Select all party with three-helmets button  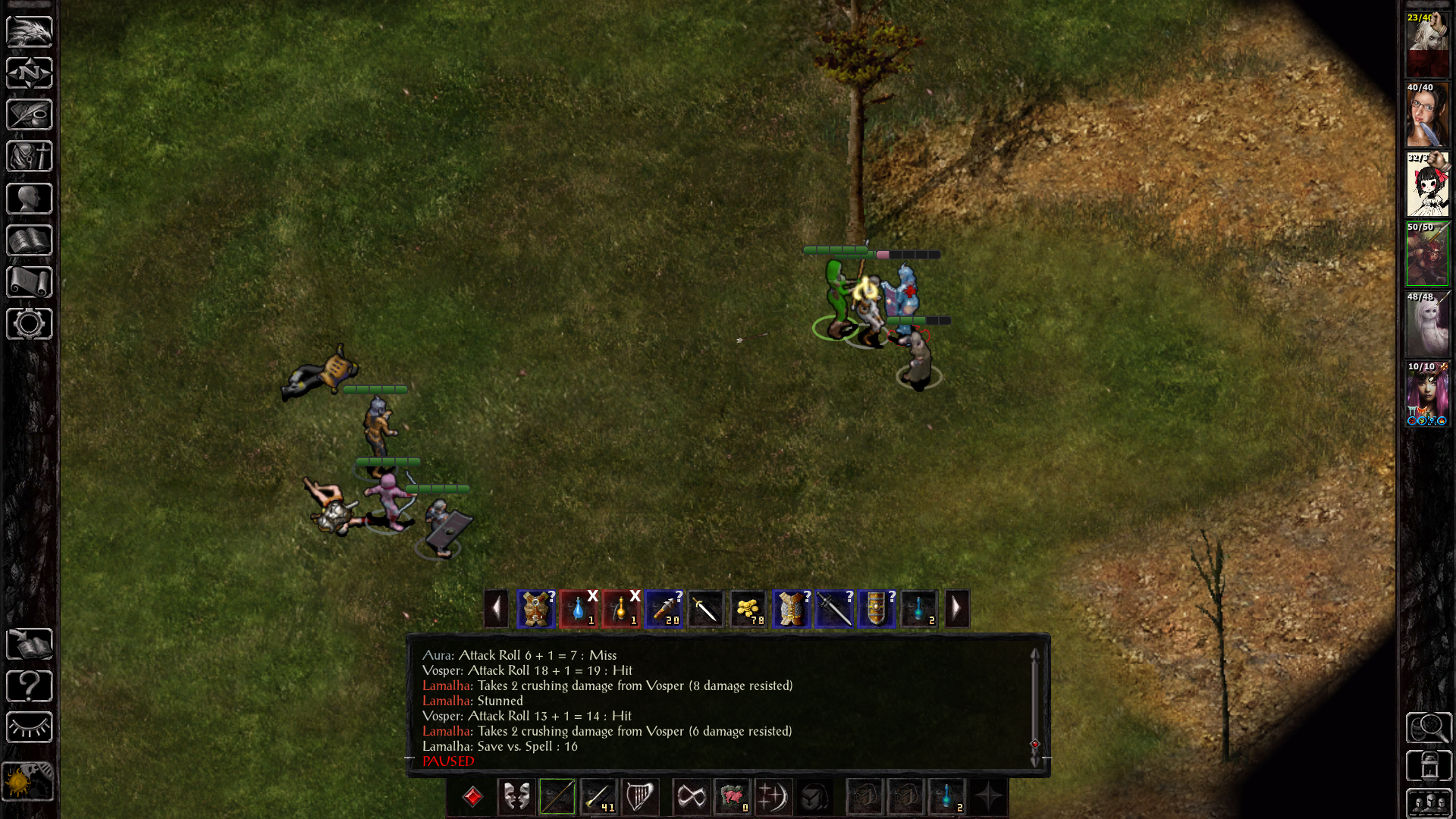click(x=1429, y=802)
